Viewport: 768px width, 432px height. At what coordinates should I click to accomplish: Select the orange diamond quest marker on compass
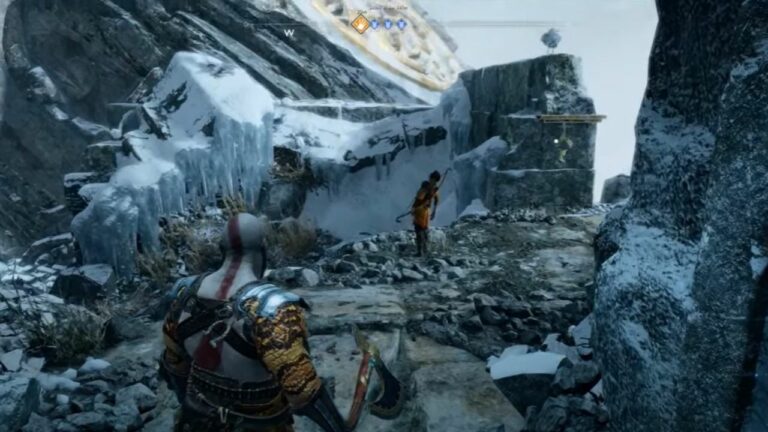point(360,23)
